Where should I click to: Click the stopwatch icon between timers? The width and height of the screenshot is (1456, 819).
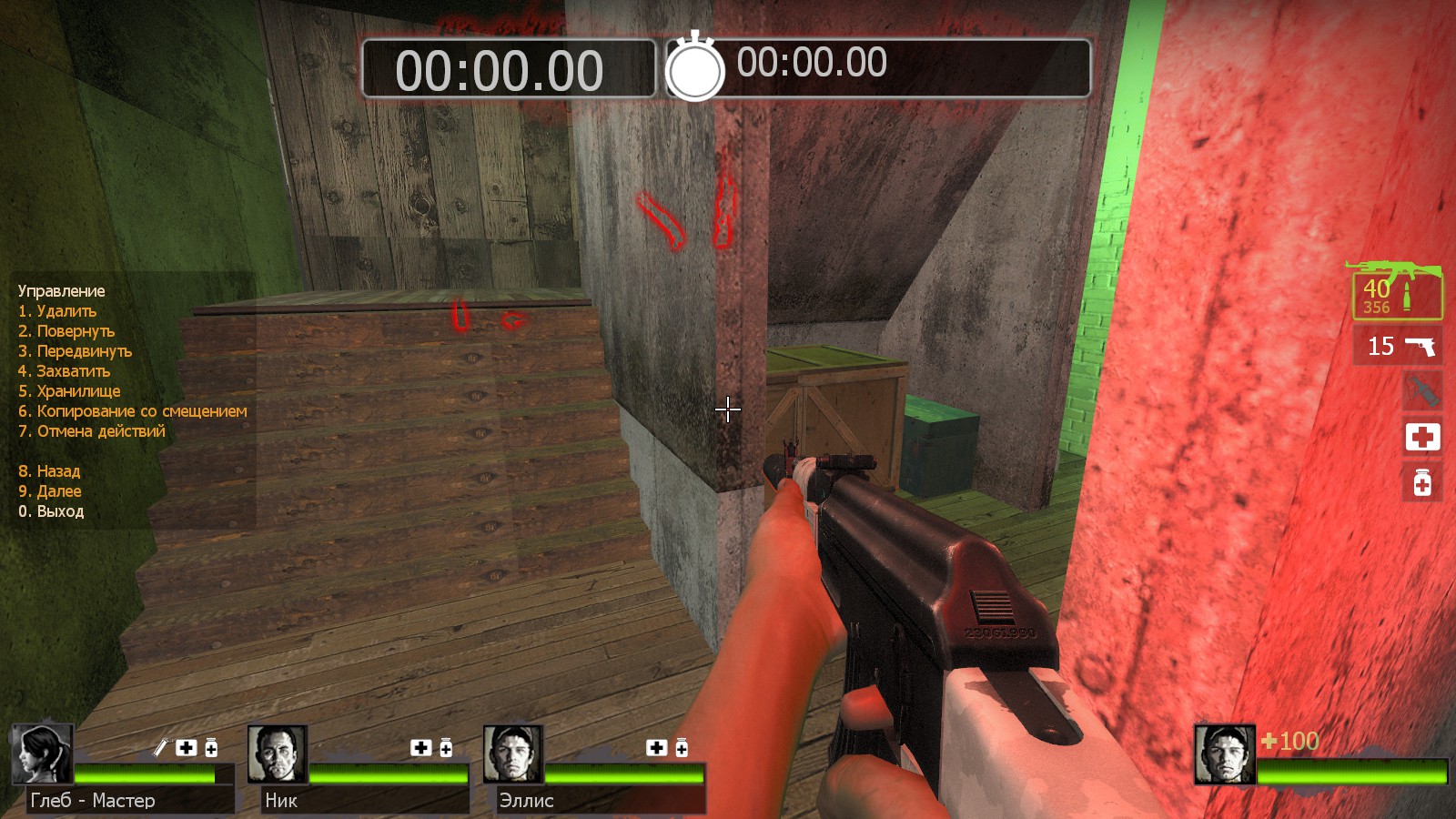point(695,67)
